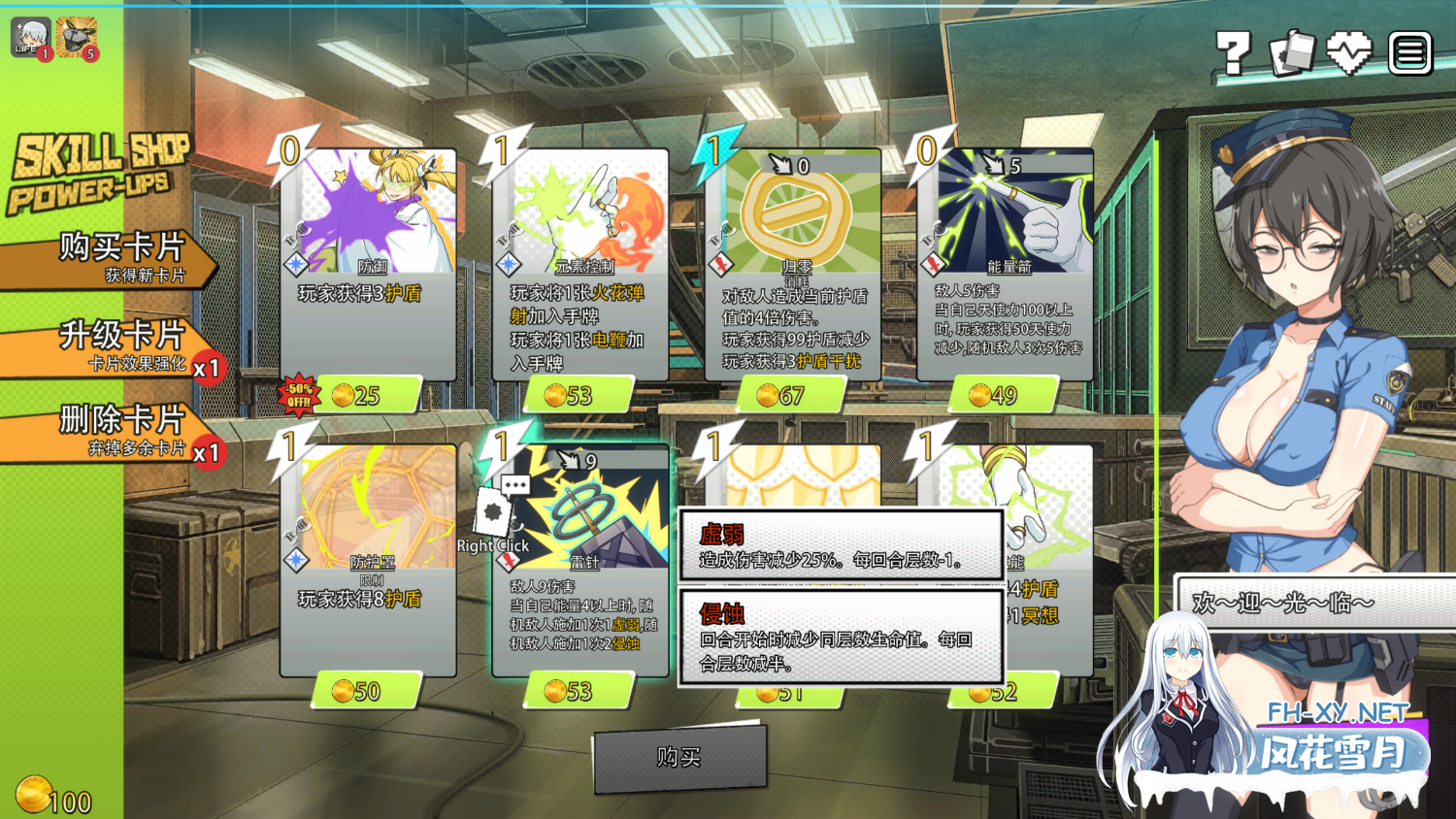Click the pixel heart status icon

click(x=1349, y=53)
